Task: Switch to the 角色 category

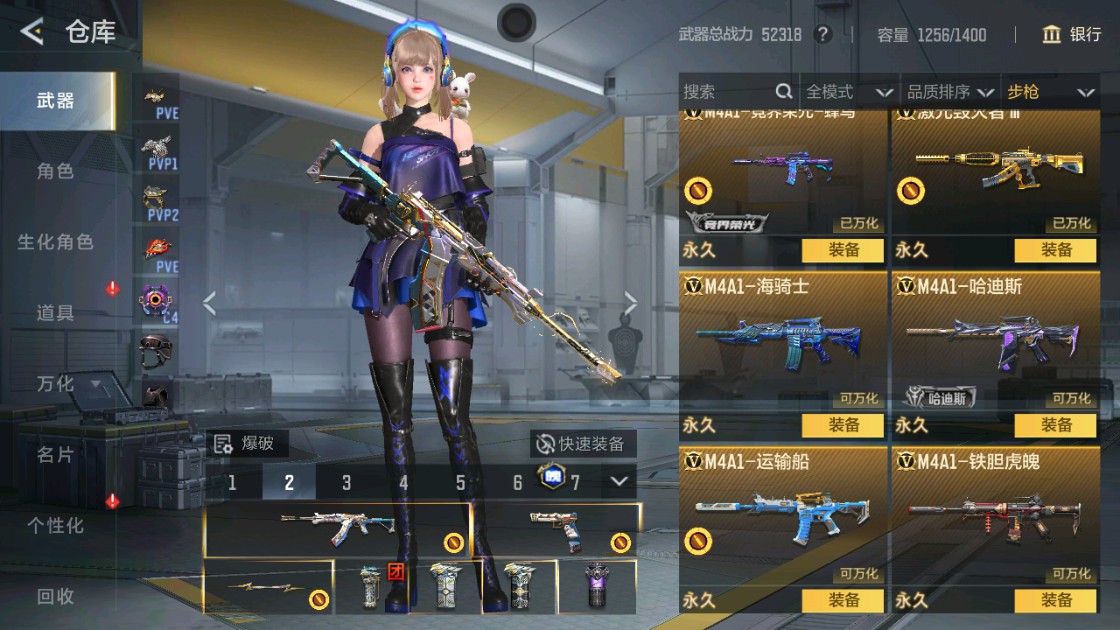Action: tap(55, 171)
